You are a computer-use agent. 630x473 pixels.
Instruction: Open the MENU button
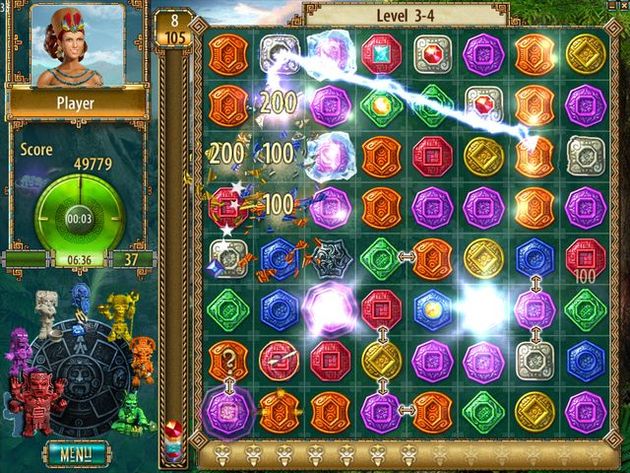[x=76, y=452]
